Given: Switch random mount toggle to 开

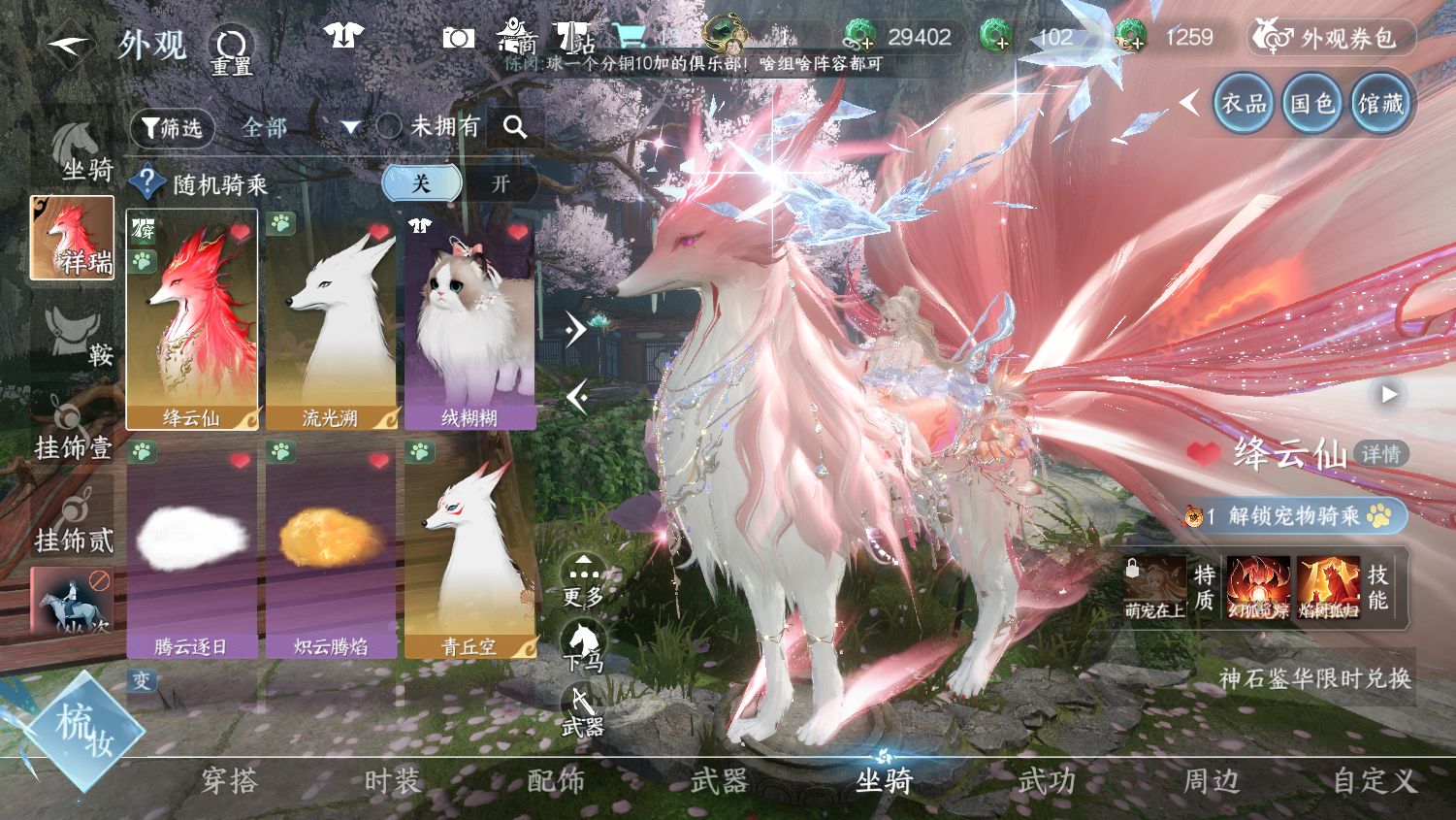Looking at the screenshot, I should click(x=501, y=183).
